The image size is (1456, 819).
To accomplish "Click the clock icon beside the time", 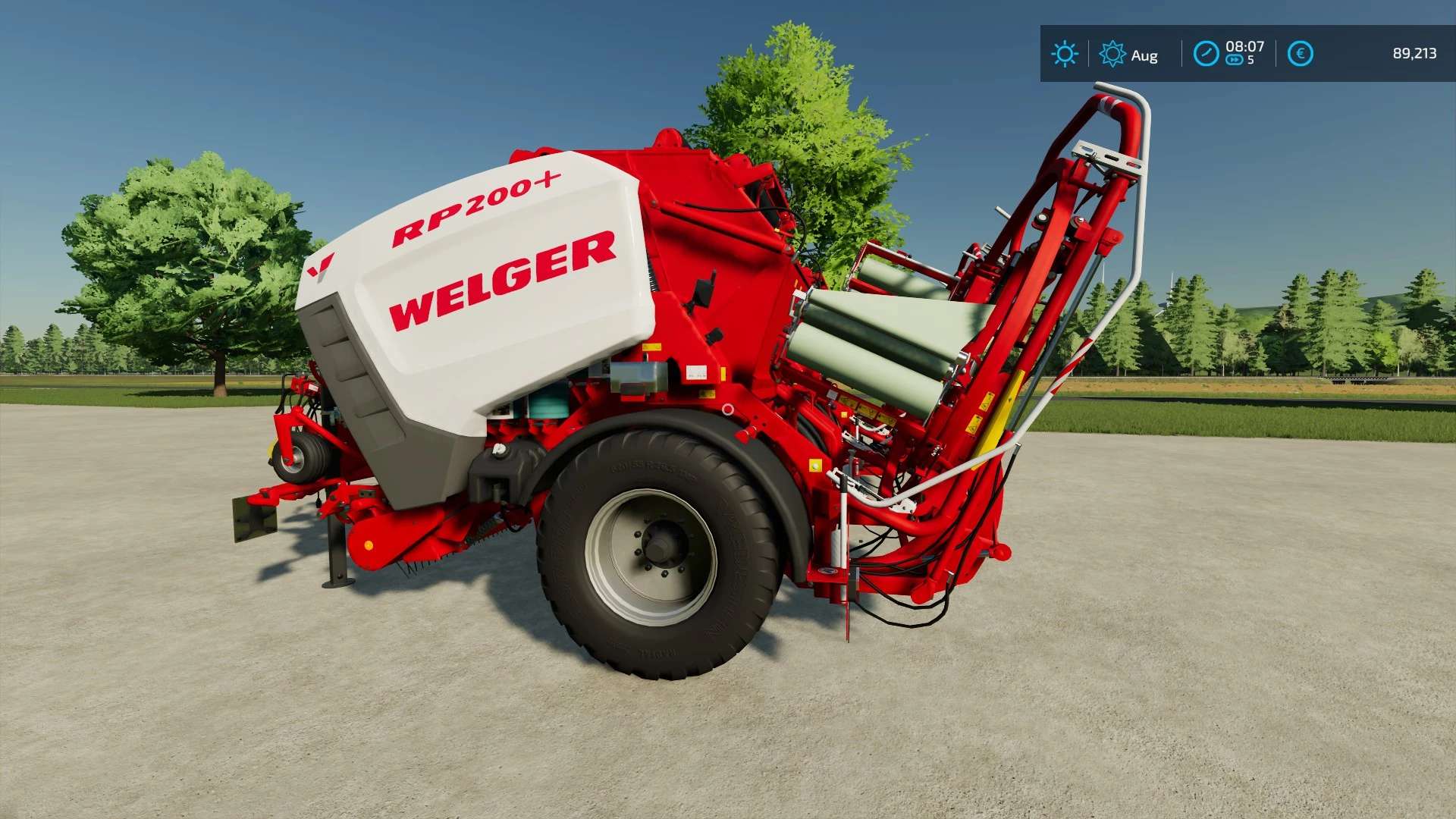I will click(1206, 54).
